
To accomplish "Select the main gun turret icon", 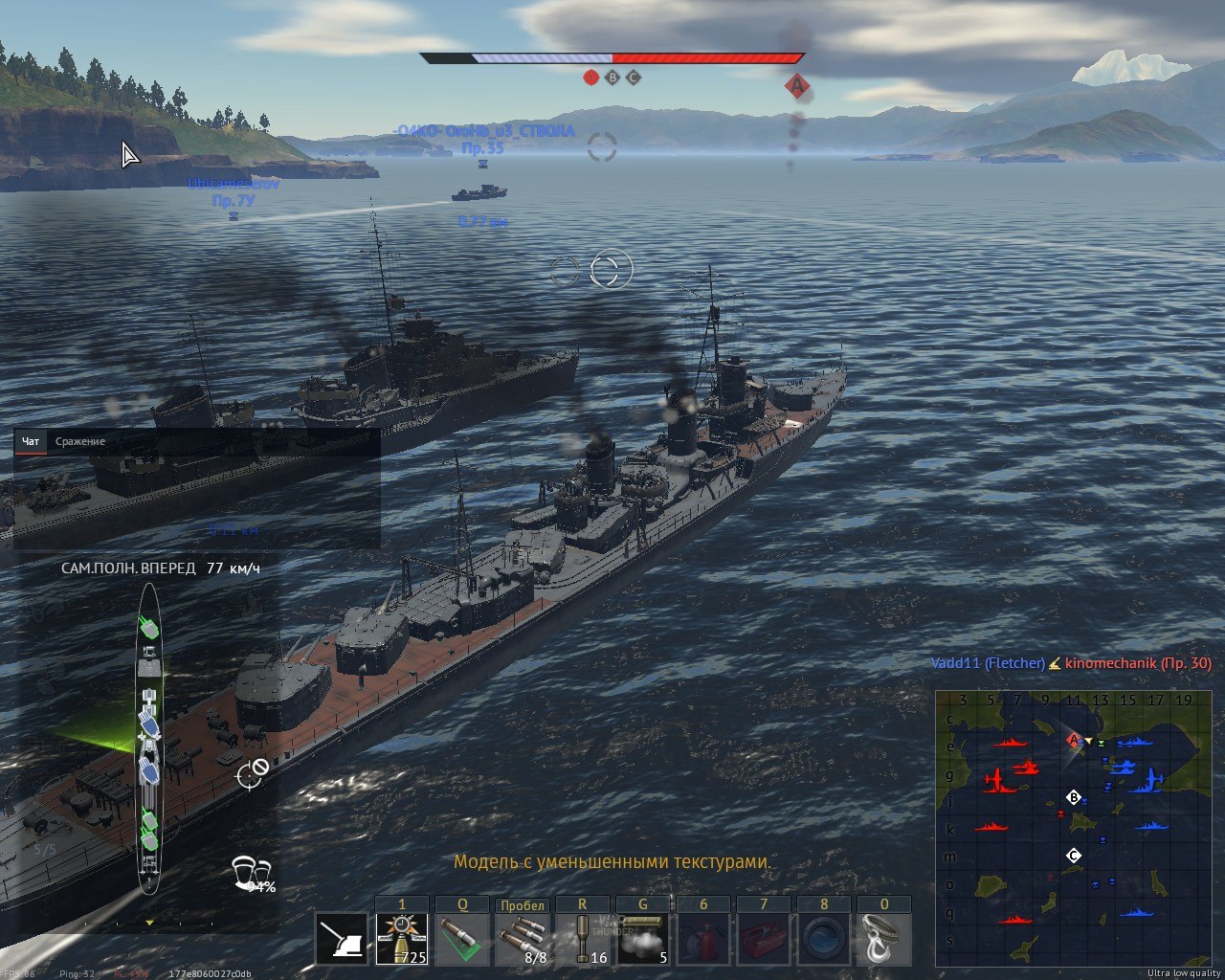I will tap(342, 939).
